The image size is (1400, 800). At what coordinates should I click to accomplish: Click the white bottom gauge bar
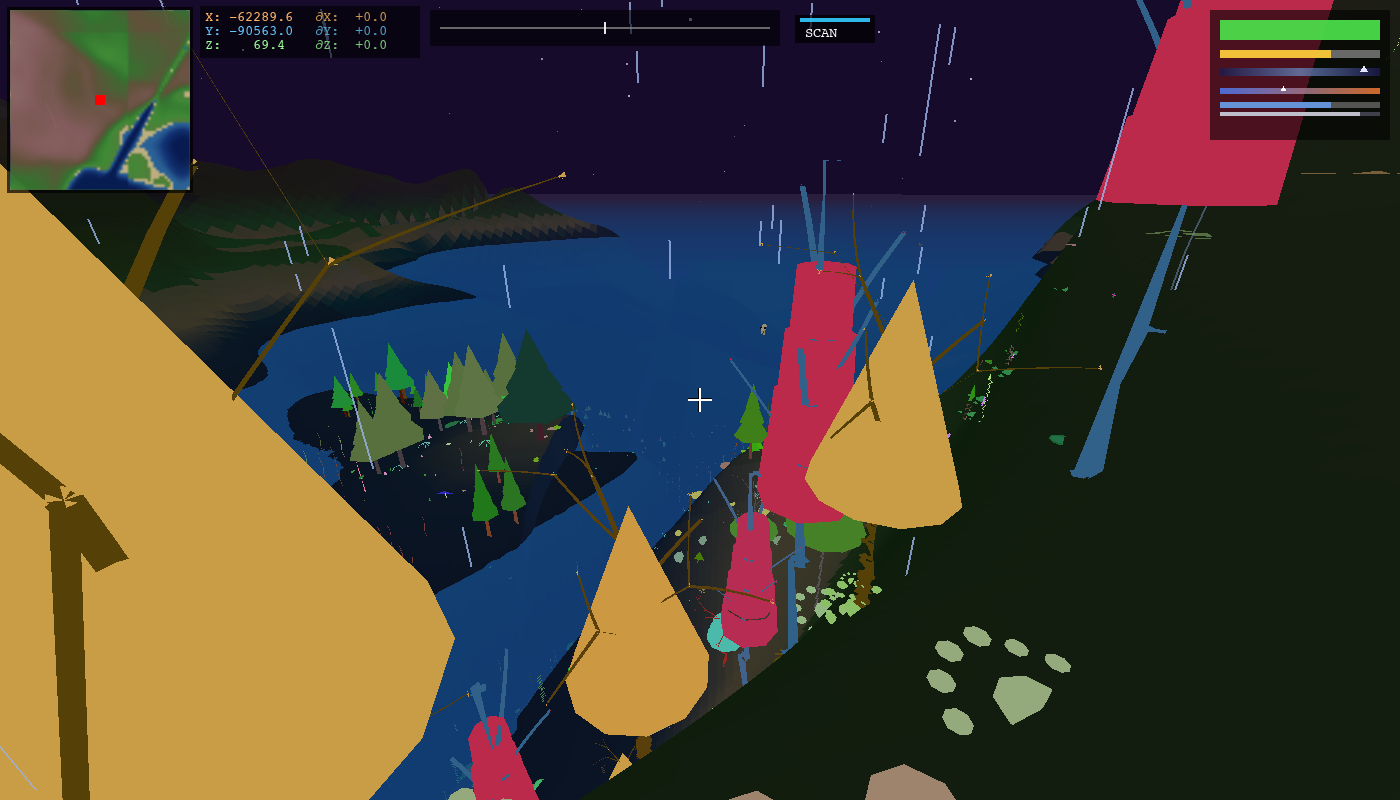[x=1290, y=114]
